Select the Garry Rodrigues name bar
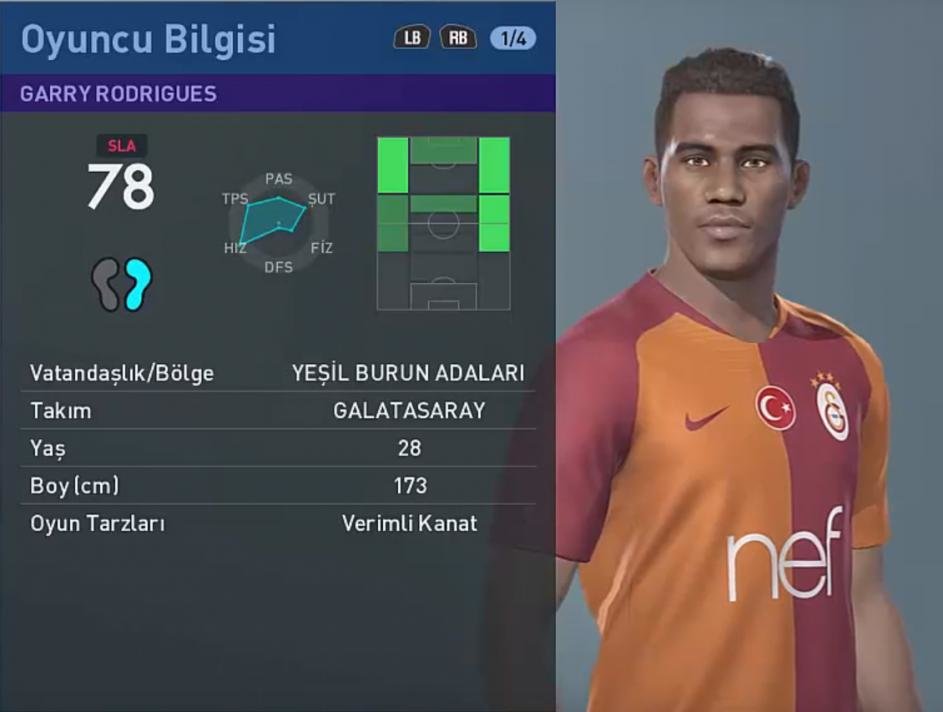943x712 pixels. pyautogui.click(x=277, y=94)
